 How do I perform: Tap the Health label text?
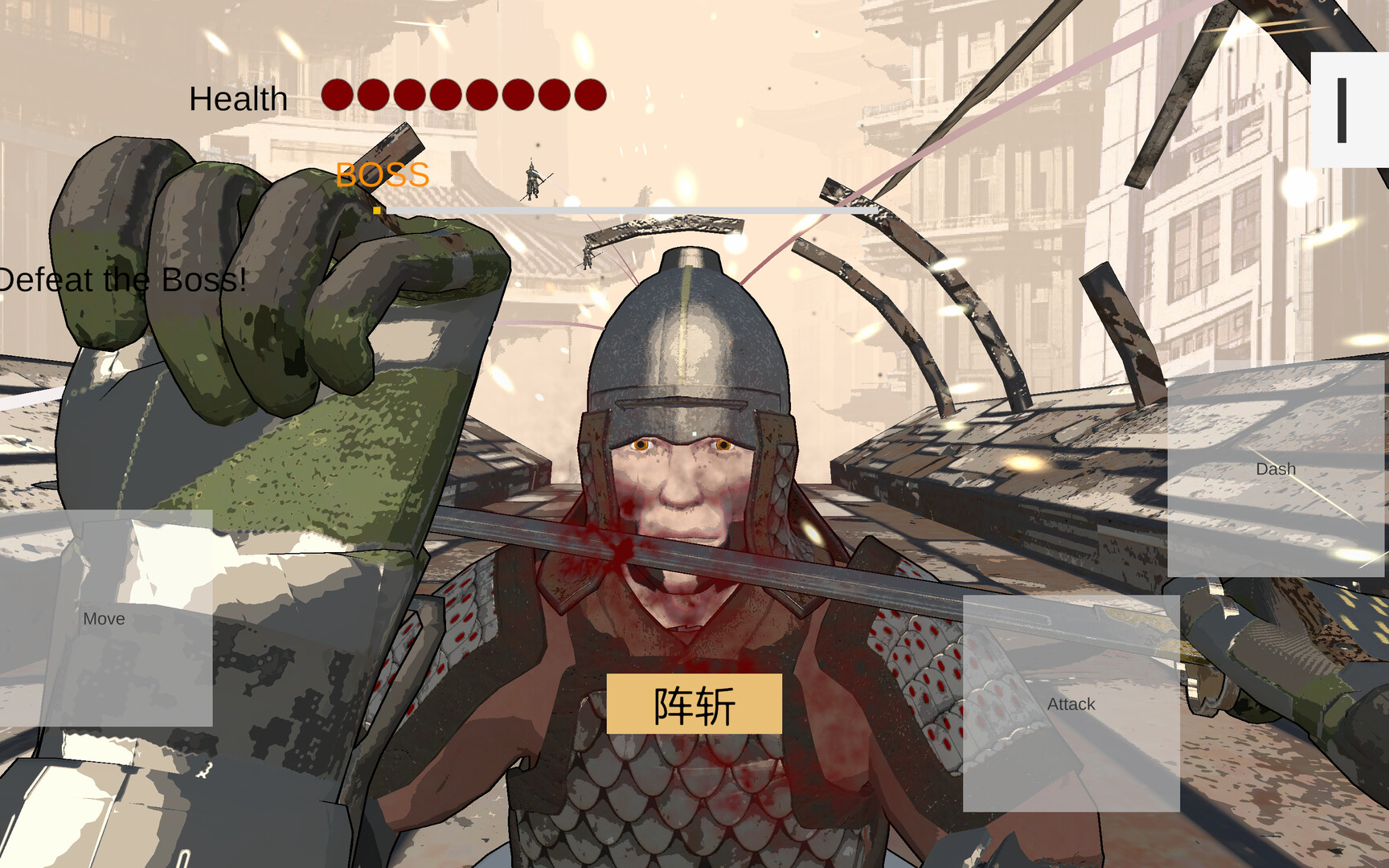point(237,98)
